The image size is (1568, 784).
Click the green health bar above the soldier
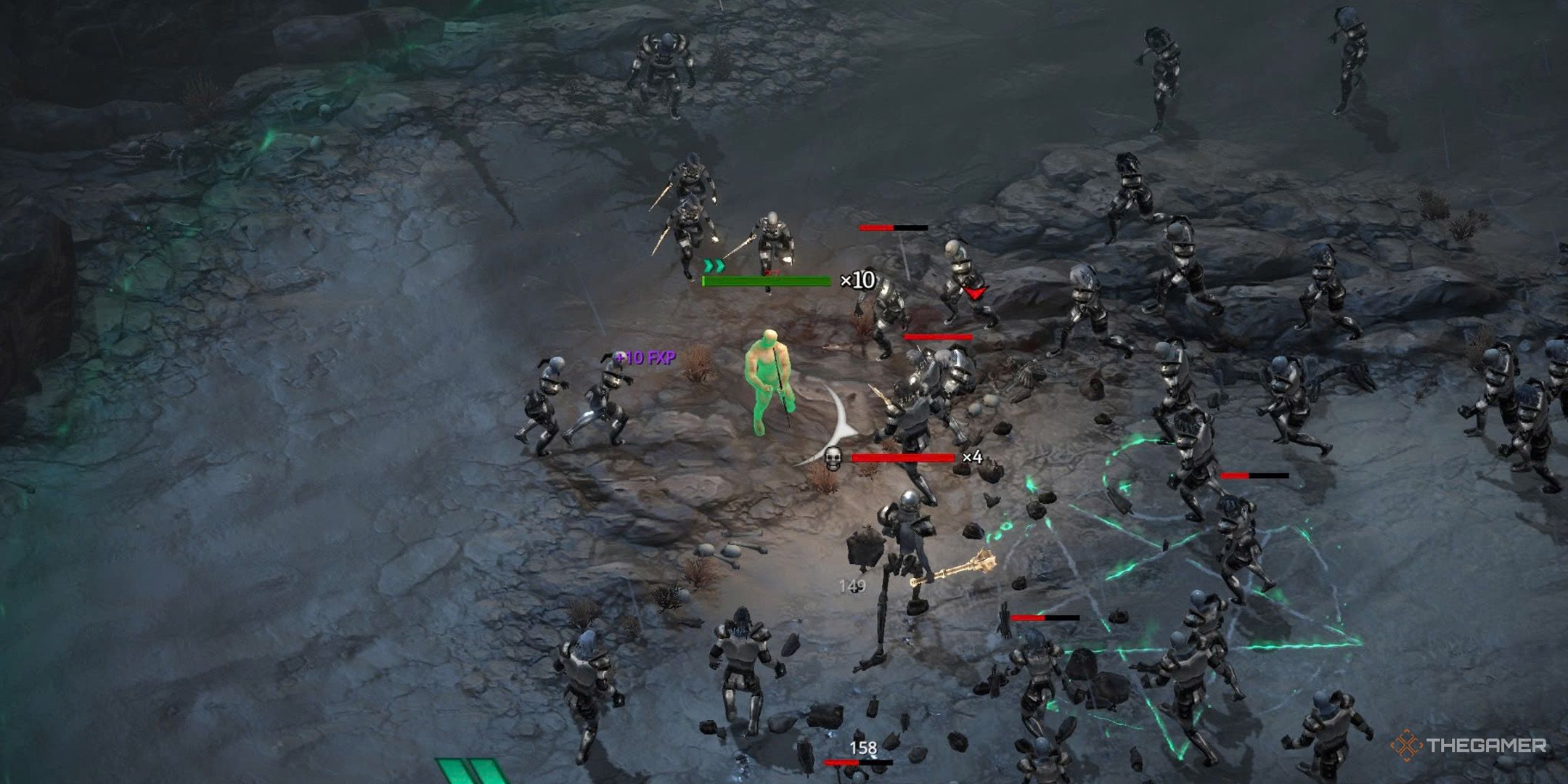pyautogui.click(x=766, y=282)
